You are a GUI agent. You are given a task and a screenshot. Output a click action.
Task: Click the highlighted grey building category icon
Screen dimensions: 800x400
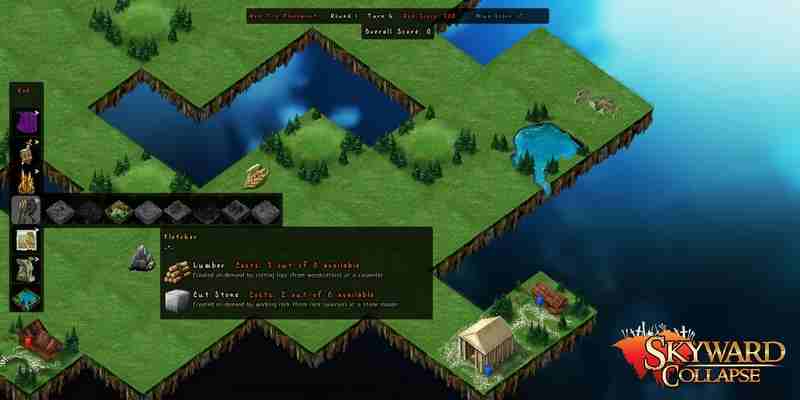(26, 211)
